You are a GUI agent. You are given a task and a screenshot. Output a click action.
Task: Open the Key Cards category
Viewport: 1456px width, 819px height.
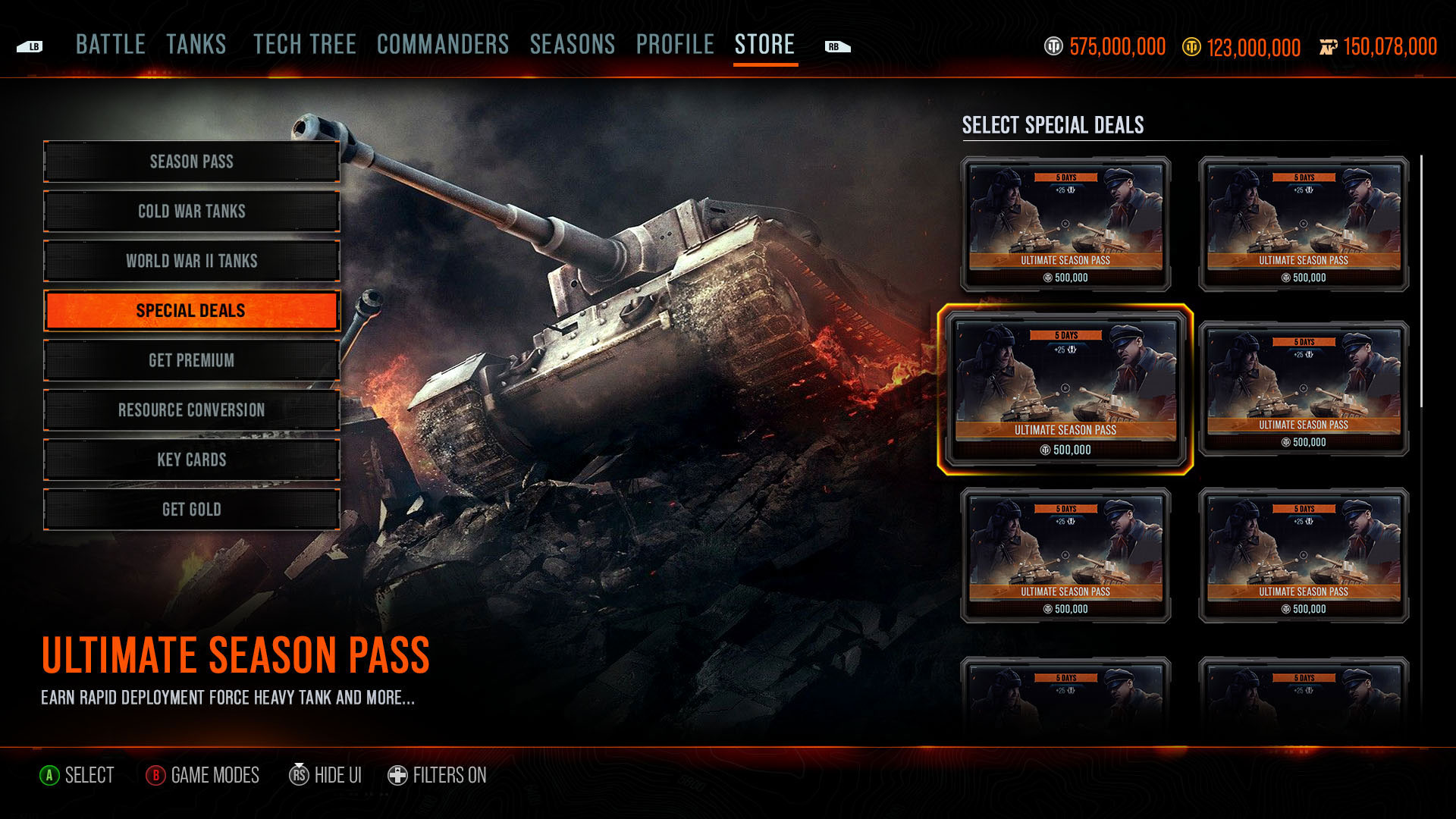(x=192, y=460)
